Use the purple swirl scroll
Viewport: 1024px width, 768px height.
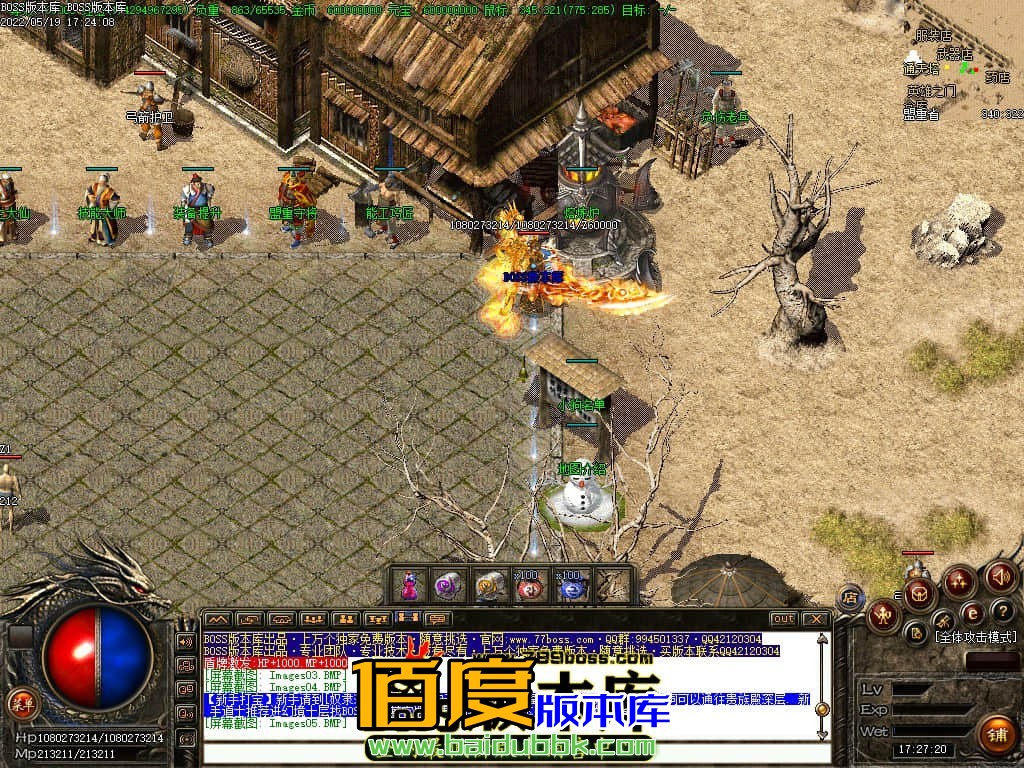(449, 586)
